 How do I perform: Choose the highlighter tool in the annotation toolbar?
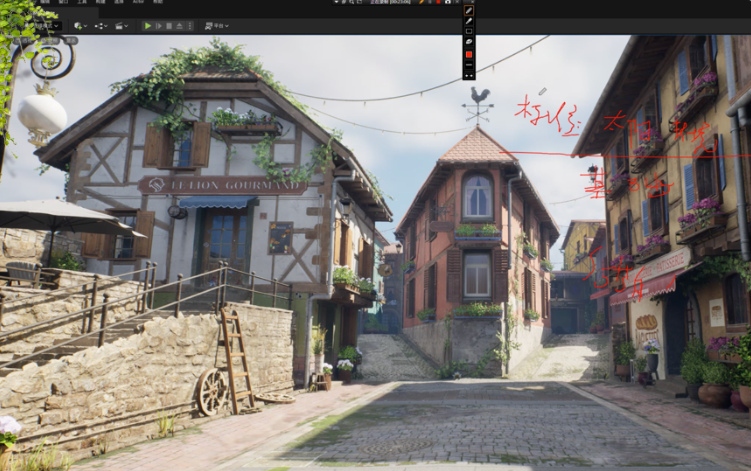469,20
